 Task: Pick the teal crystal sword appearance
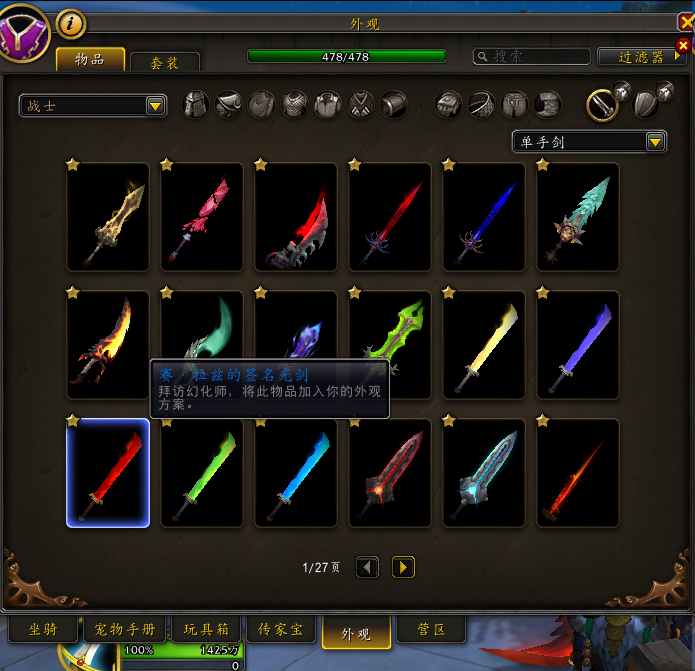pyautogui.click(x=578, y=217)
